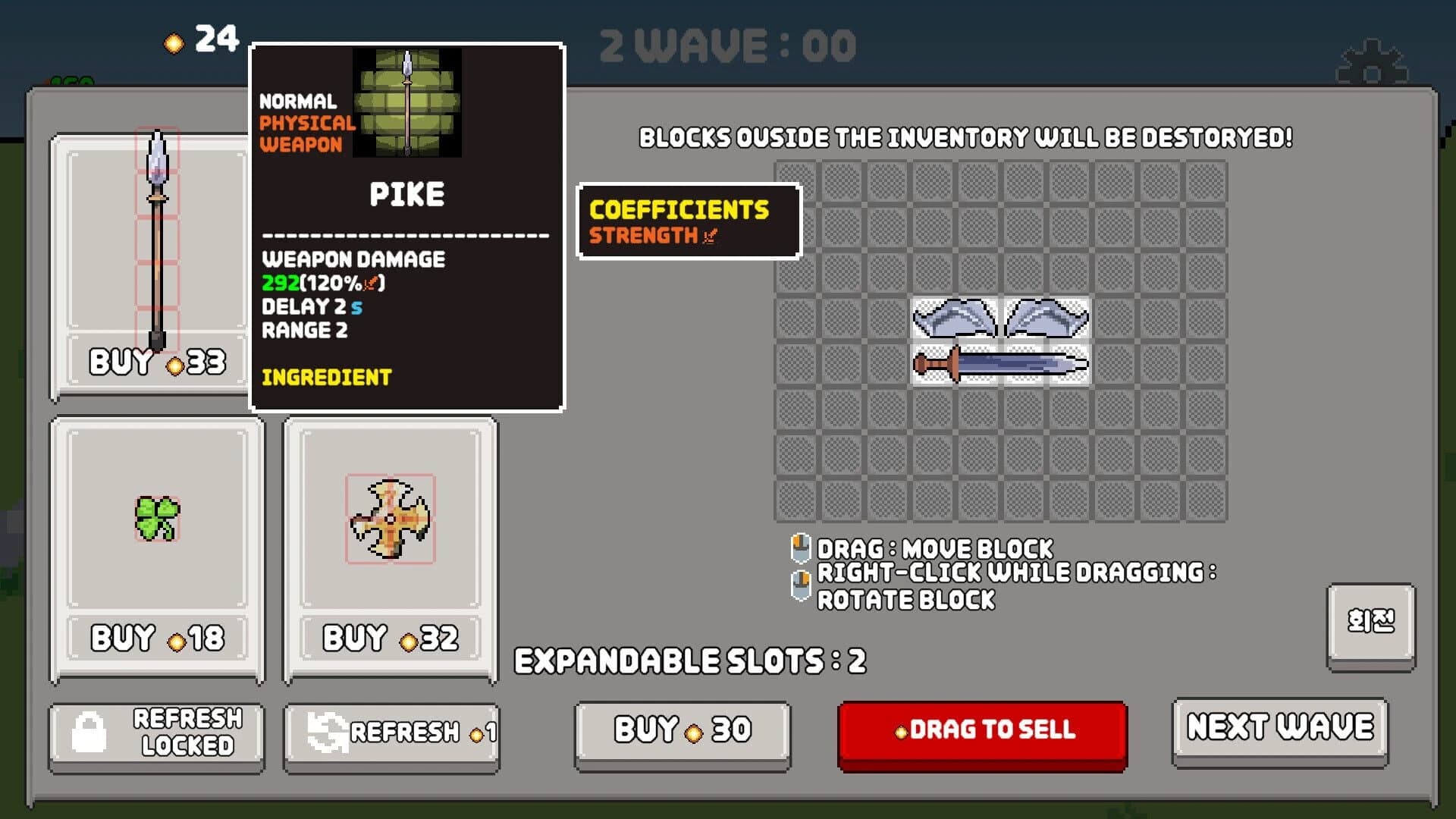Click the DRAG TO SELL area
This screenshot has width=1456, height=819.
coord(982,730)
